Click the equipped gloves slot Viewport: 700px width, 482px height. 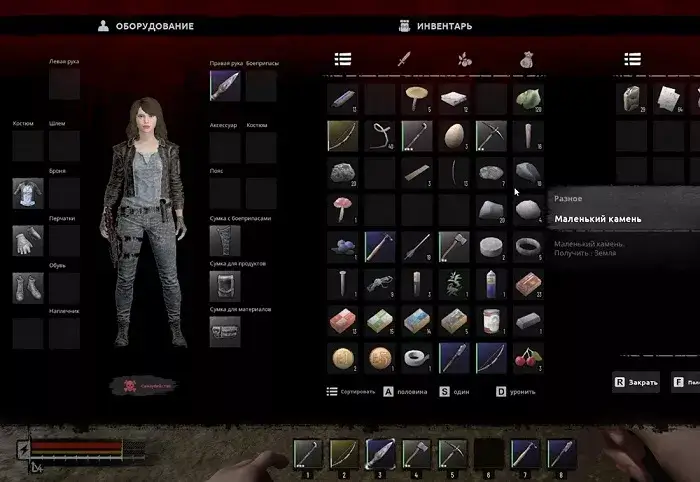click(27, 240)
